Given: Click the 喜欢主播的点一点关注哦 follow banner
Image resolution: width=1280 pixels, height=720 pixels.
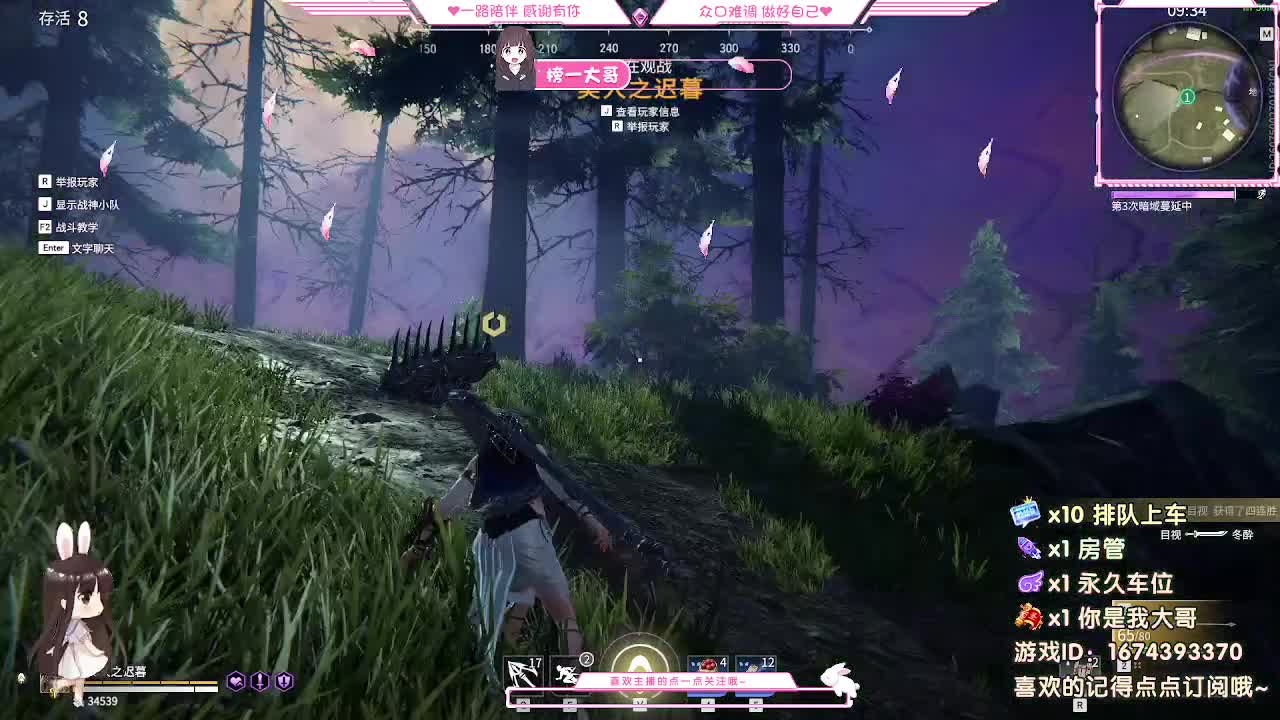Looking at the screenshot, I should pos(678,679).
